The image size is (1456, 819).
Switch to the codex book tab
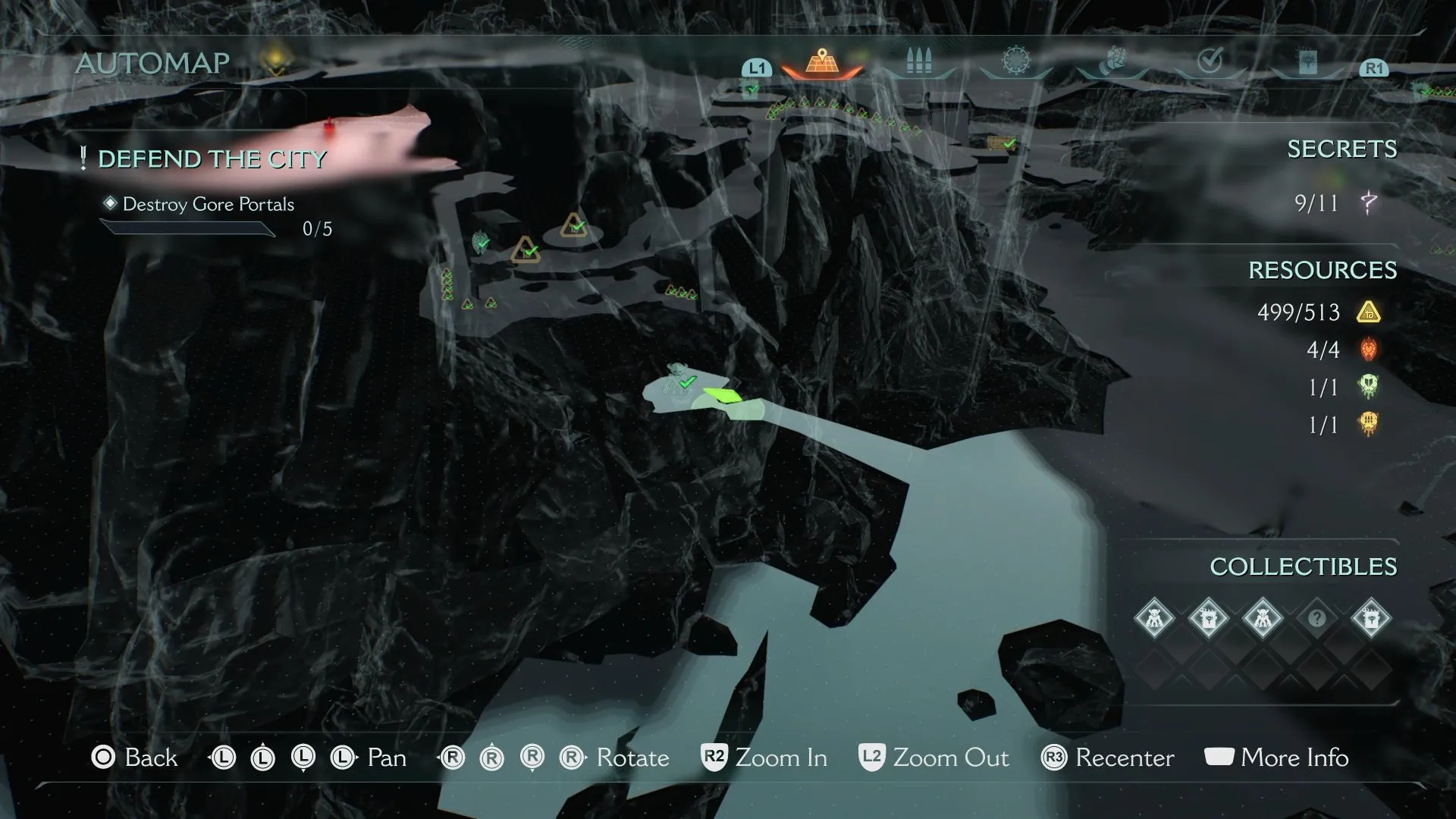click(x=1307, y=62)
